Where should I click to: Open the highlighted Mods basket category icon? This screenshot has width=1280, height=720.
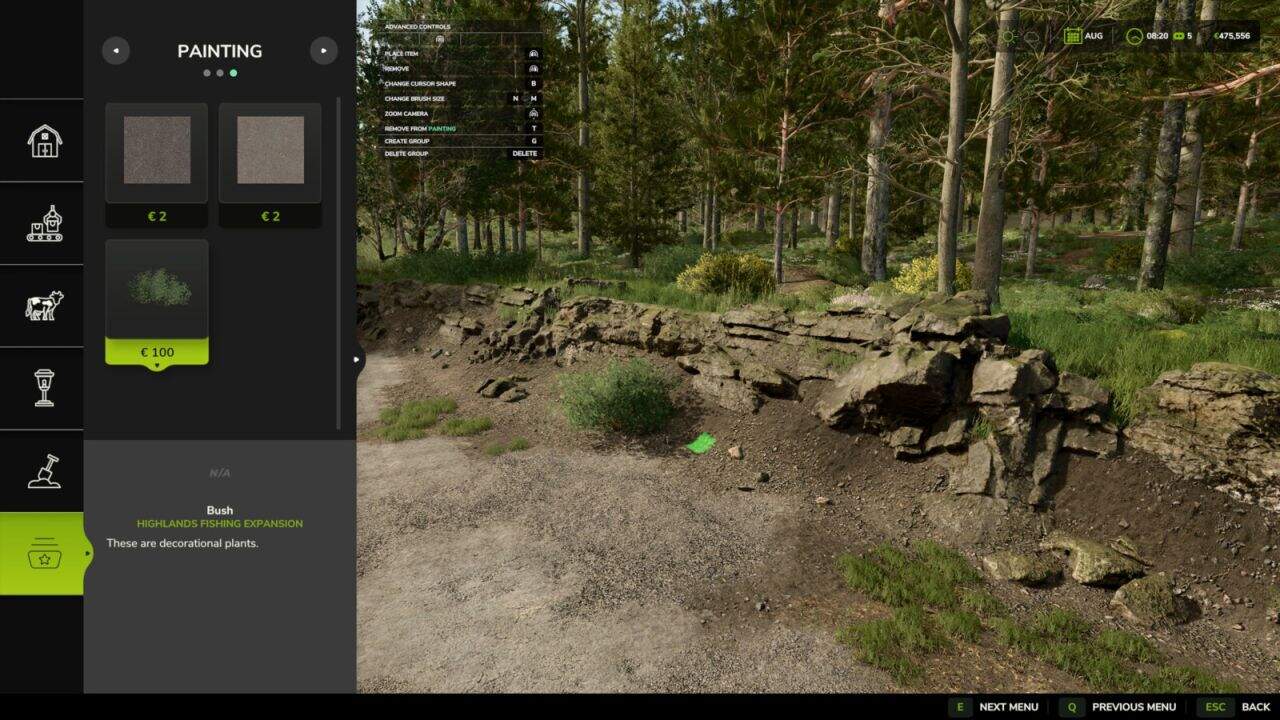[x=42, y=552]
